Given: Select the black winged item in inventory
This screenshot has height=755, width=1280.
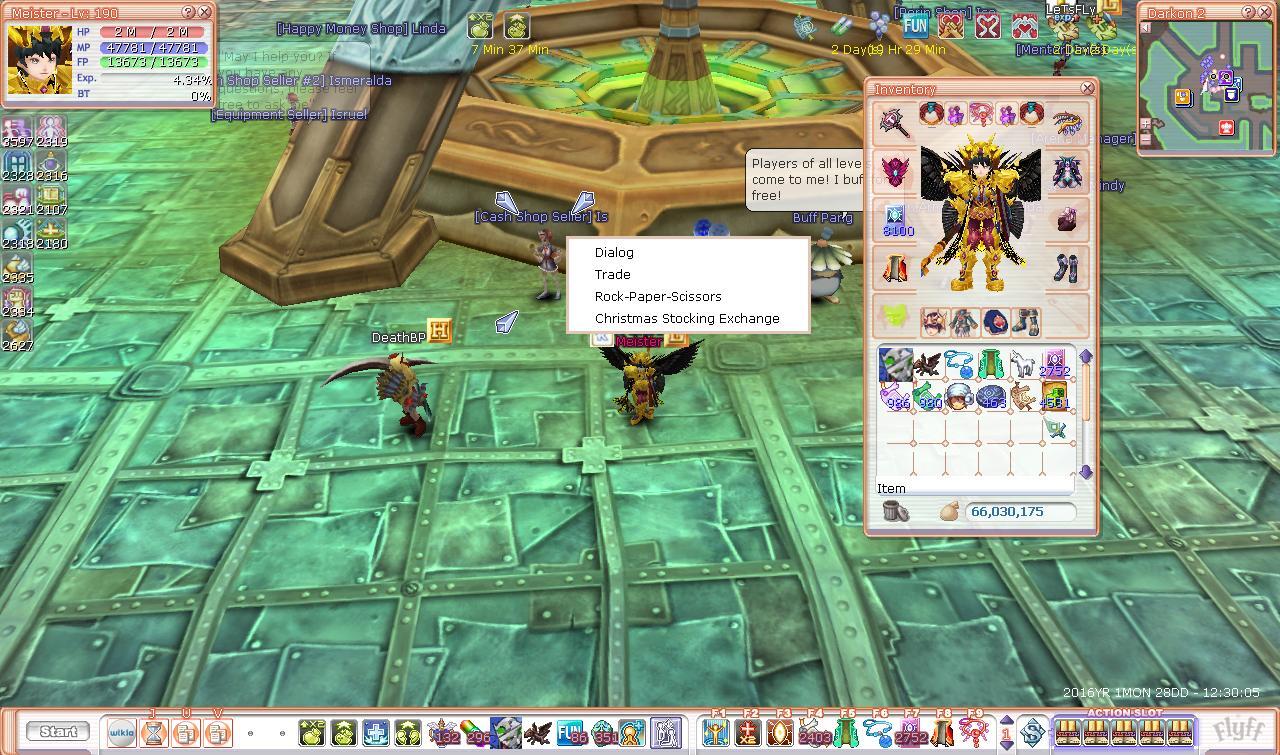Looking at the screenshot, I should 928,364.
